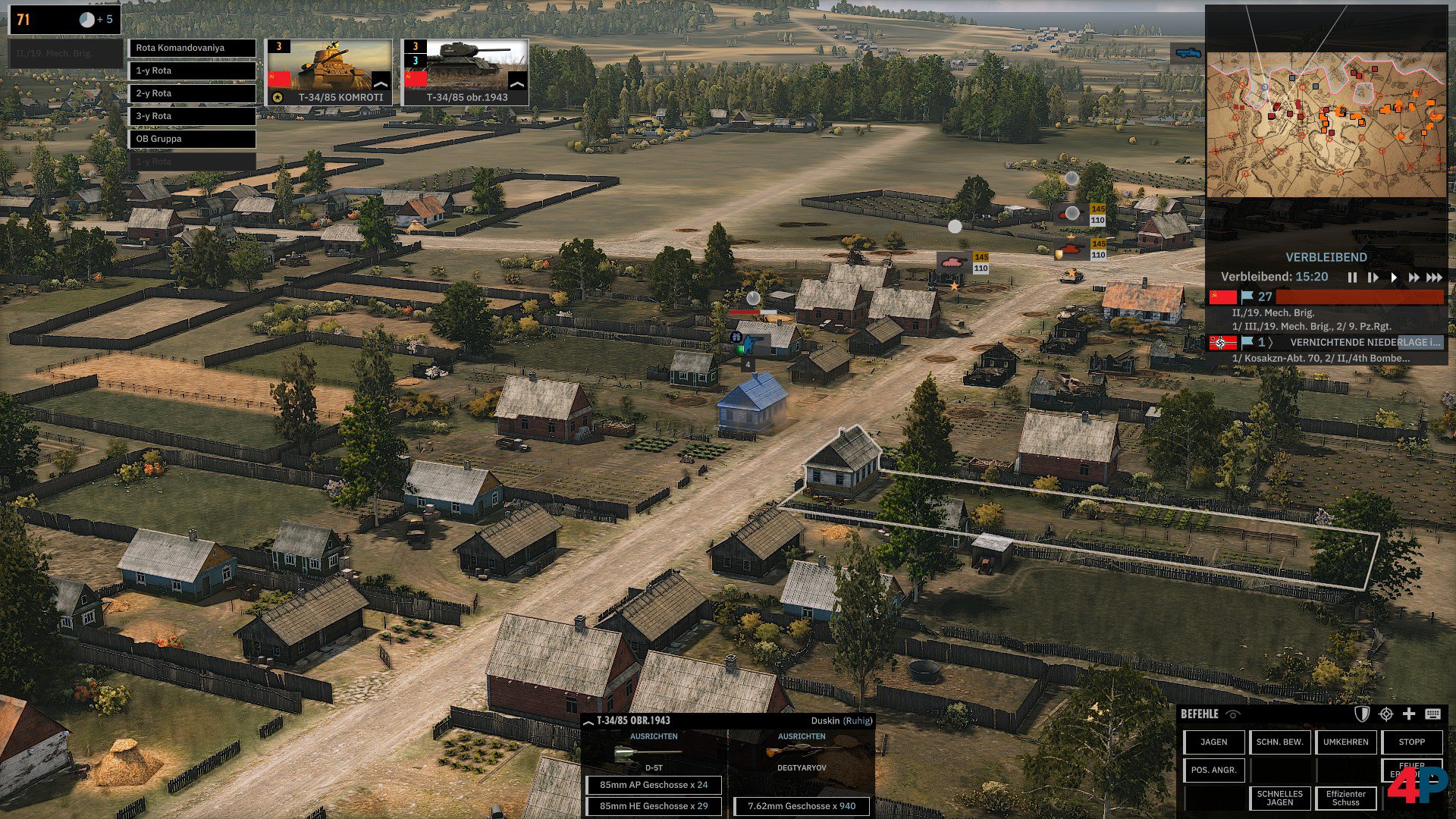Click AUSRICHTEN for the D-5T gun
The image size is (1456, 819).
coord(654,736)
